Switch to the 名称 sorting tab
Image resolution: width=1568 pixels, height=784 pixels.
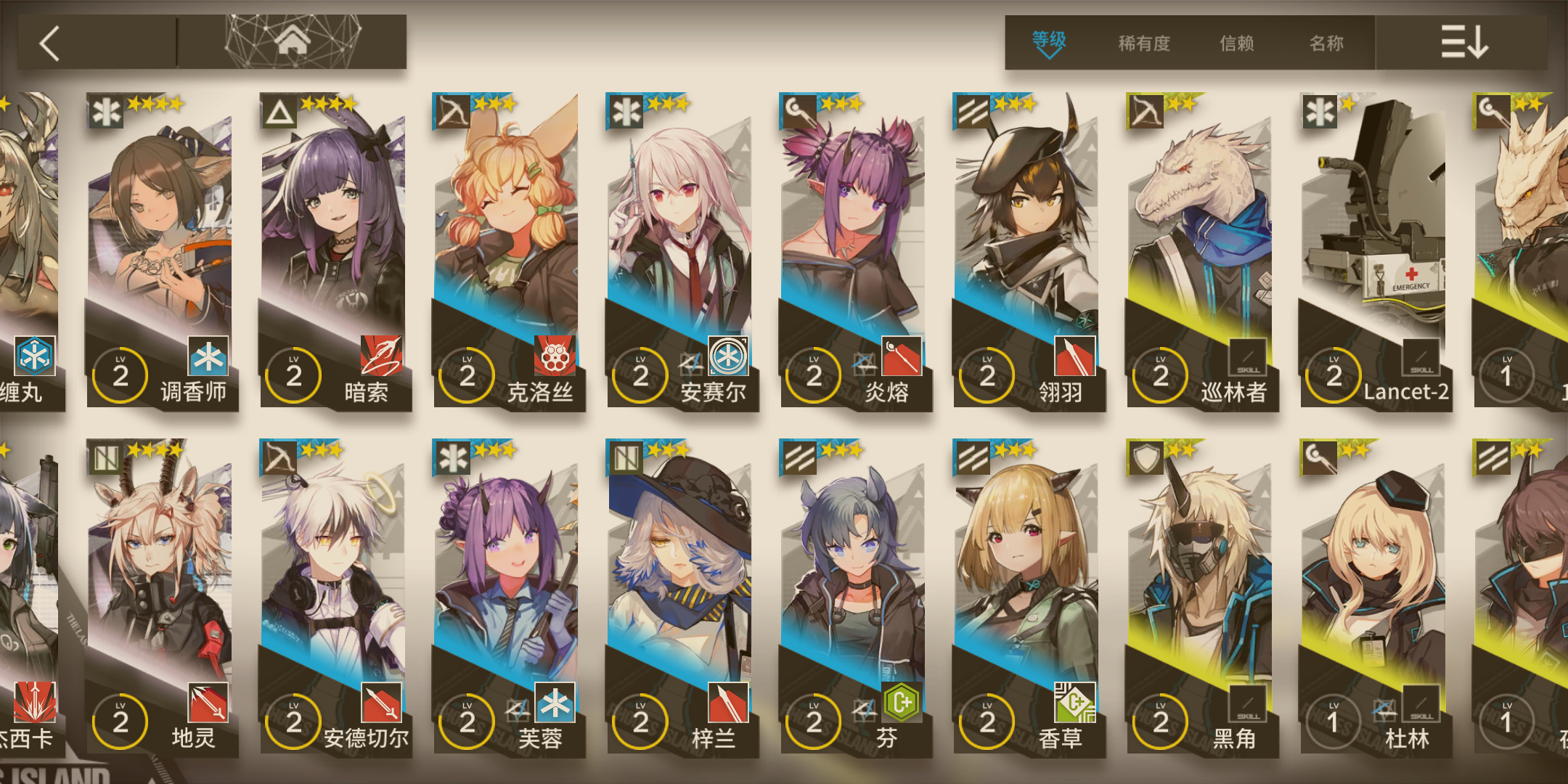[1326, 44]
